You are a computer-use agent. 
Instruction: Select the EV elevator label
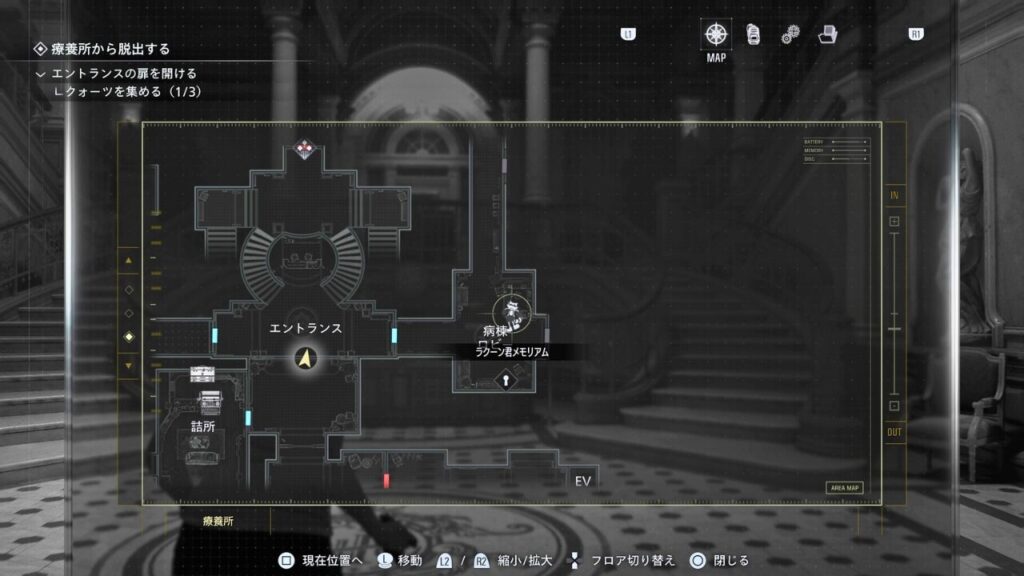click(x=584, y=481)
